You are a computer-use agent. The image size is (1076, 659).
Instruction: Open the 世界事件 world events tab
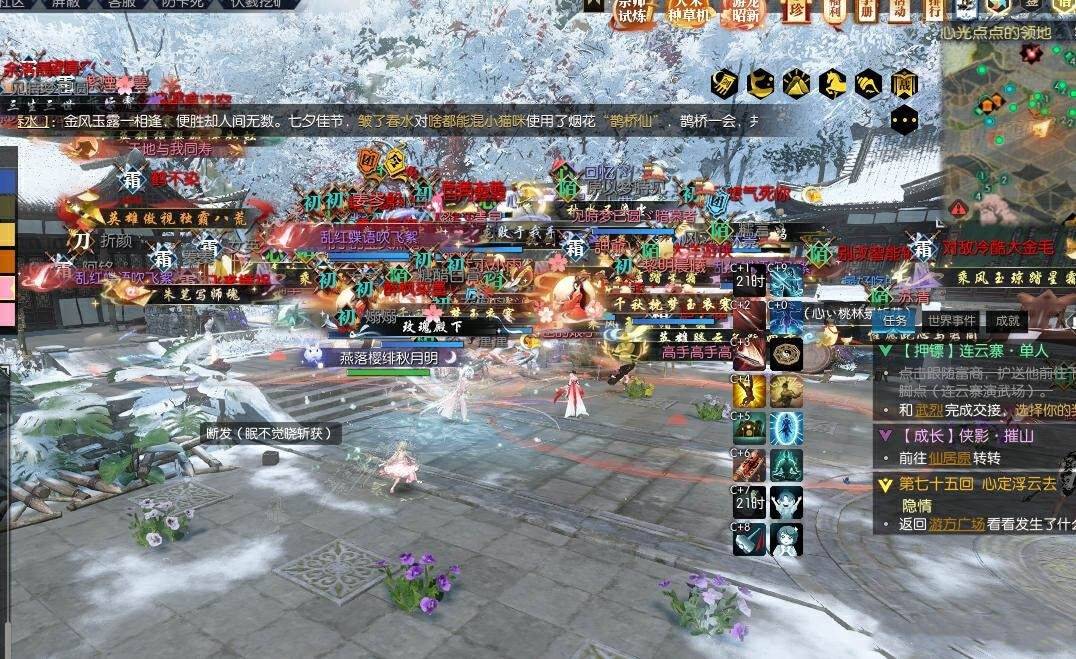(x=950, y=321)
